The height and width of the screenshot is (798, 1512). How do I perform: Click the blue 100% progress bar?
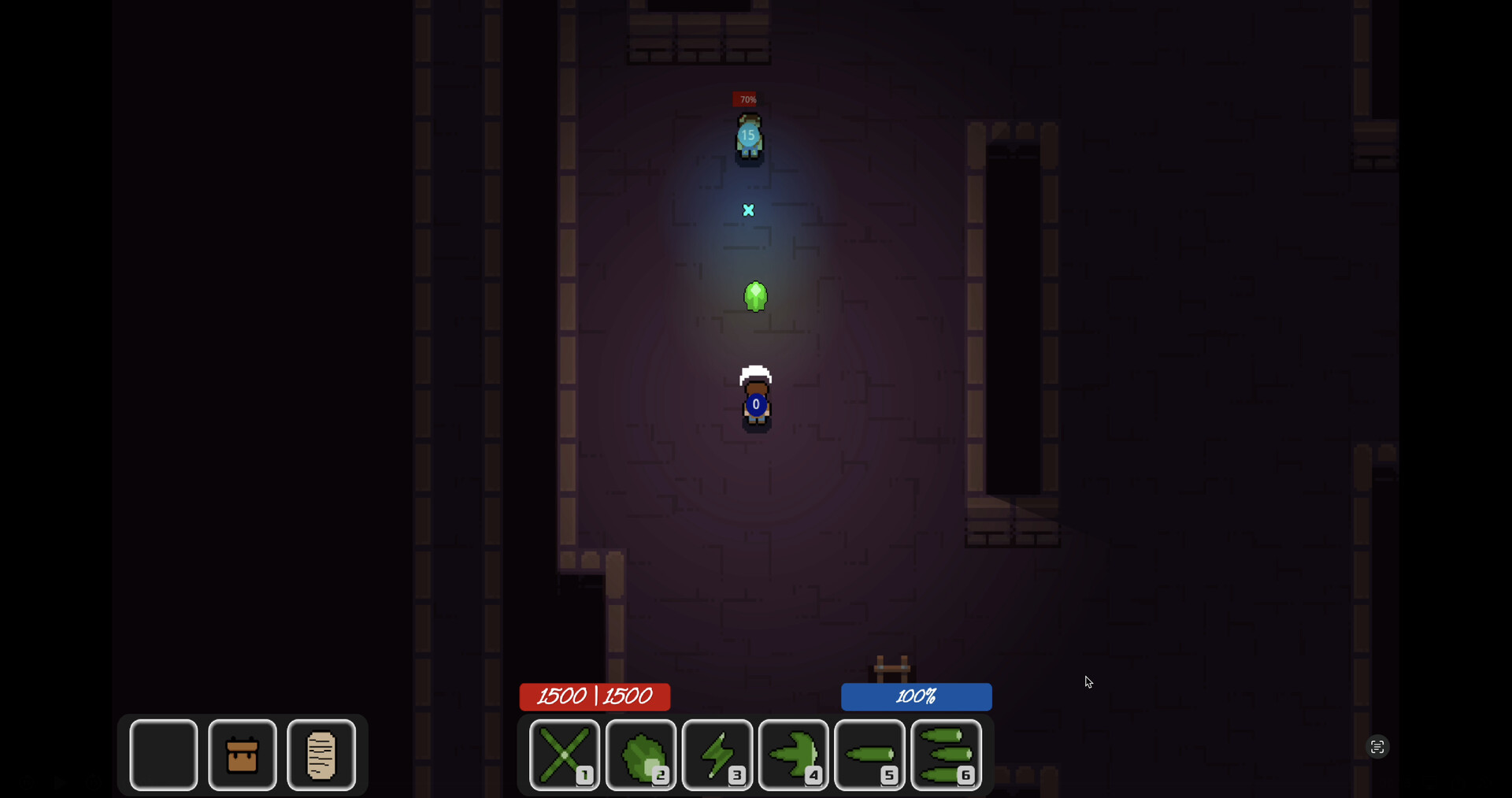coord(916,696)
